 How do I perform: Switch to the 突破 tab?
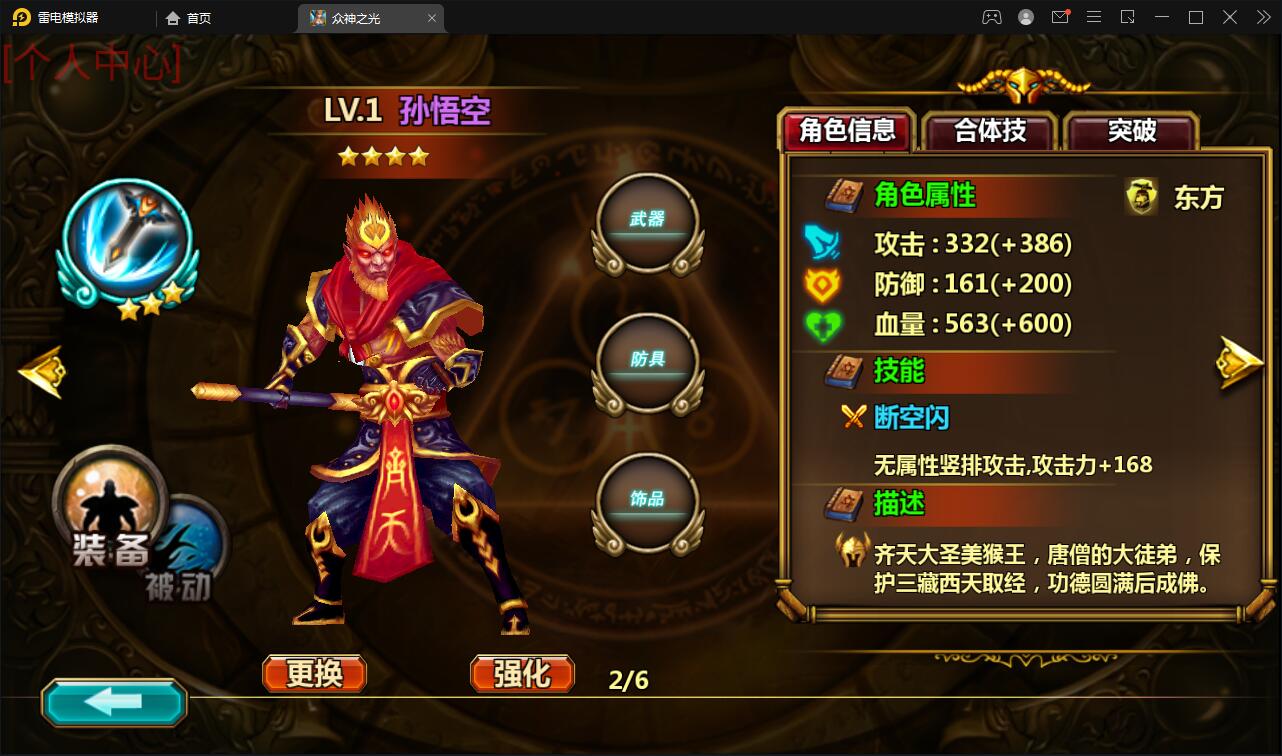1131,131
